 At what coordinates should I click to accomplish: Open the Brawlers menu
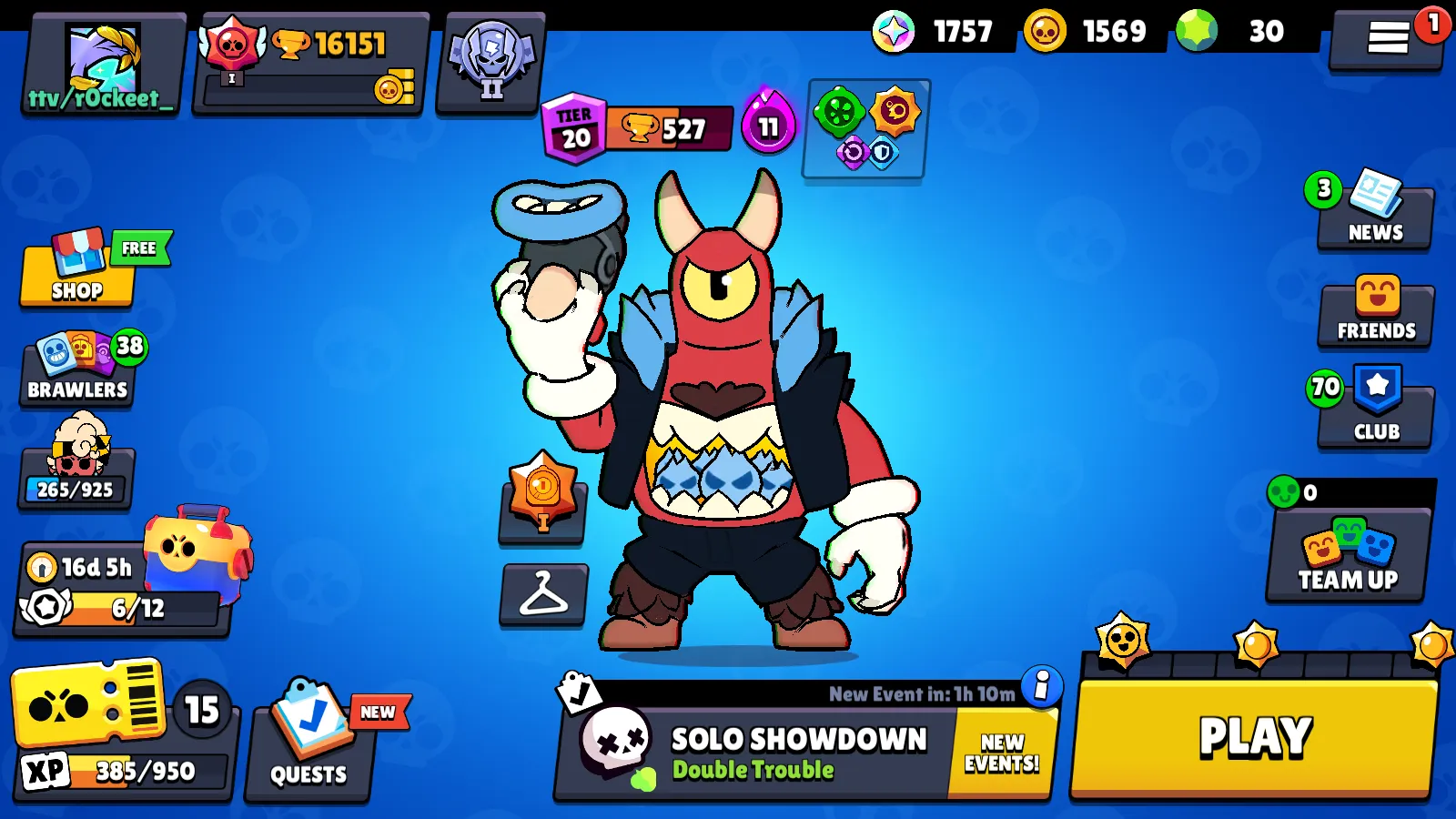pos(76,369)
